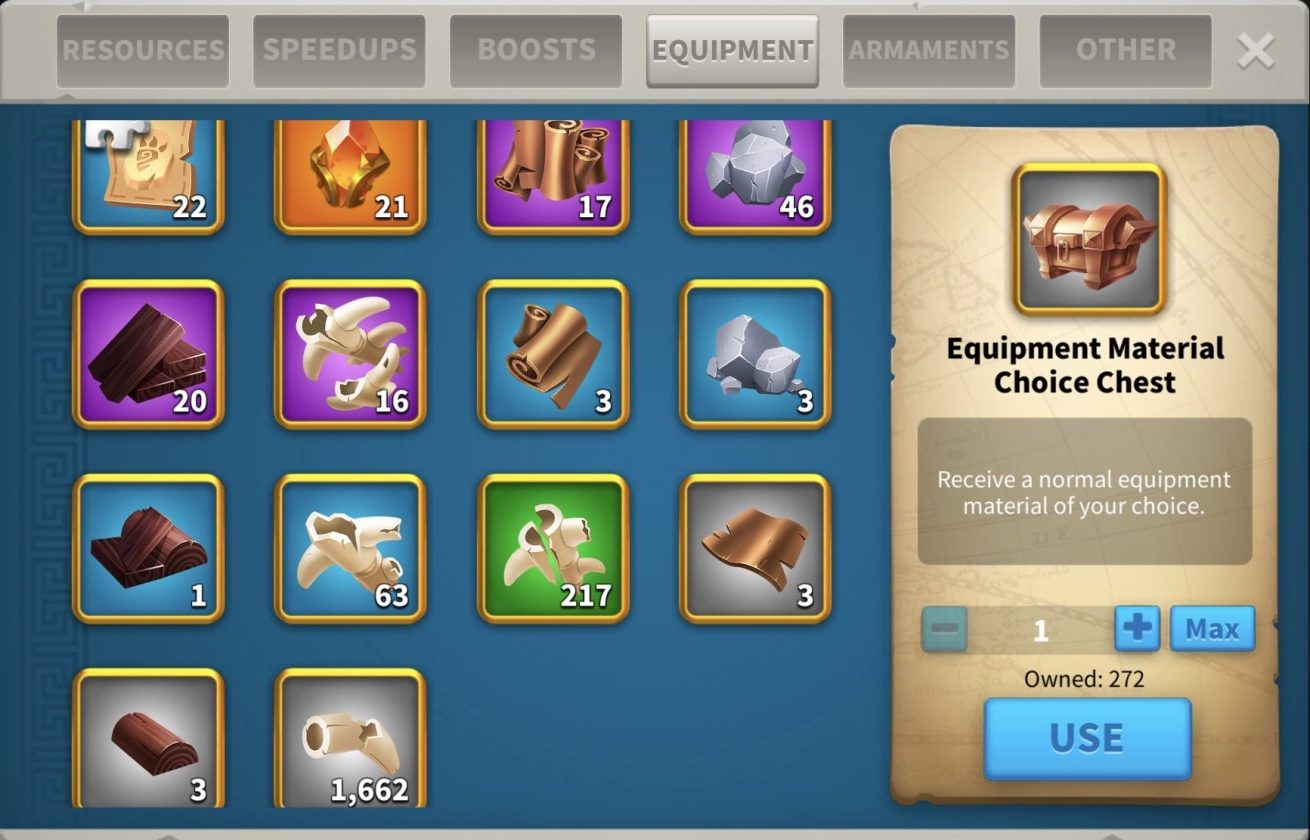The height and width of the screenshot is (840, 1310).
Task: Set quantity to Max
Action: (1212, 629)
